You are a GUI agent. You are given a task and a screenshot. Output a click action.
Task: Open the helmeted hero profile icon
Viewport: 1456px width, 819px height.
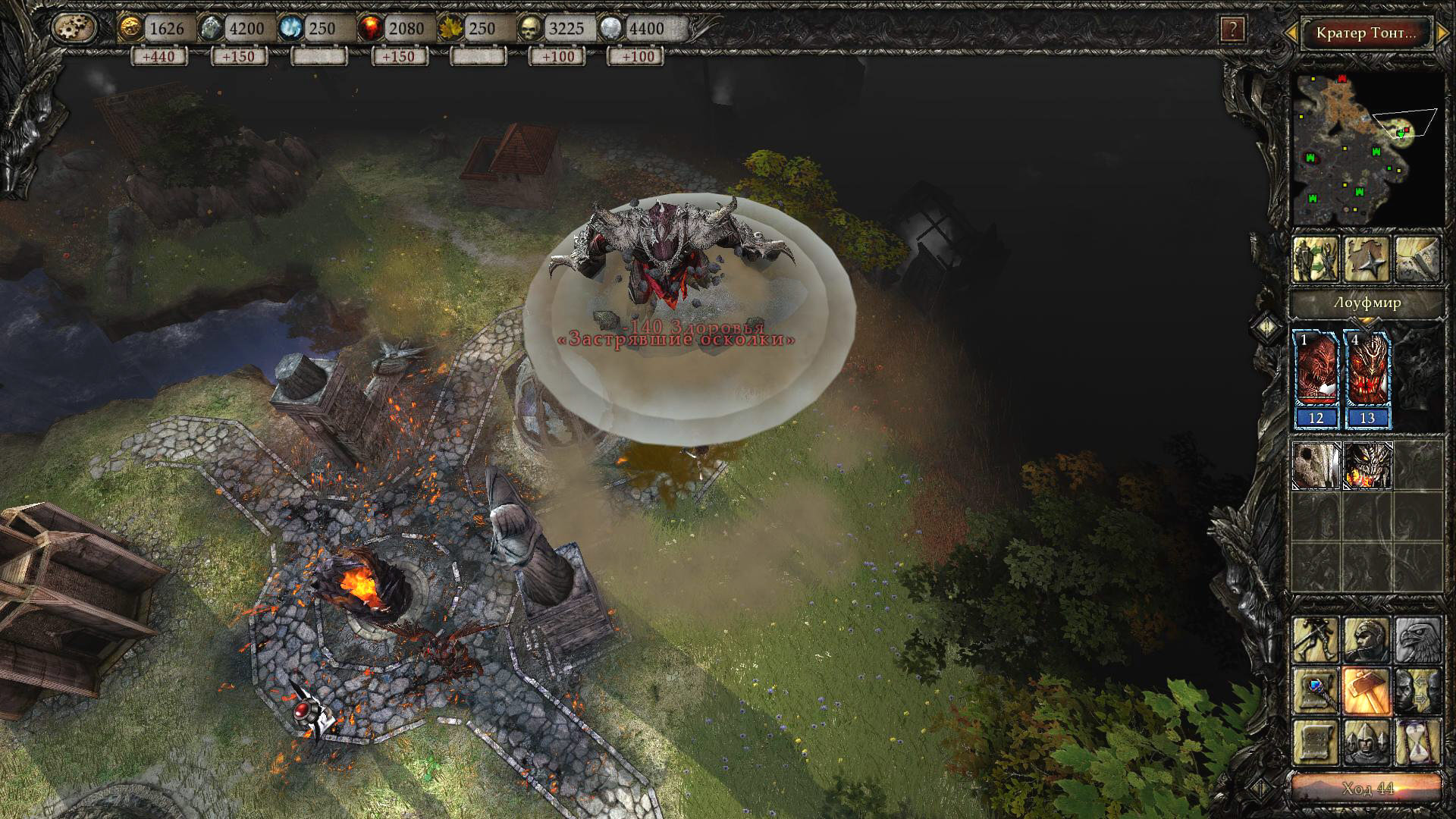pyautogui.click(x=1367, y=639)
